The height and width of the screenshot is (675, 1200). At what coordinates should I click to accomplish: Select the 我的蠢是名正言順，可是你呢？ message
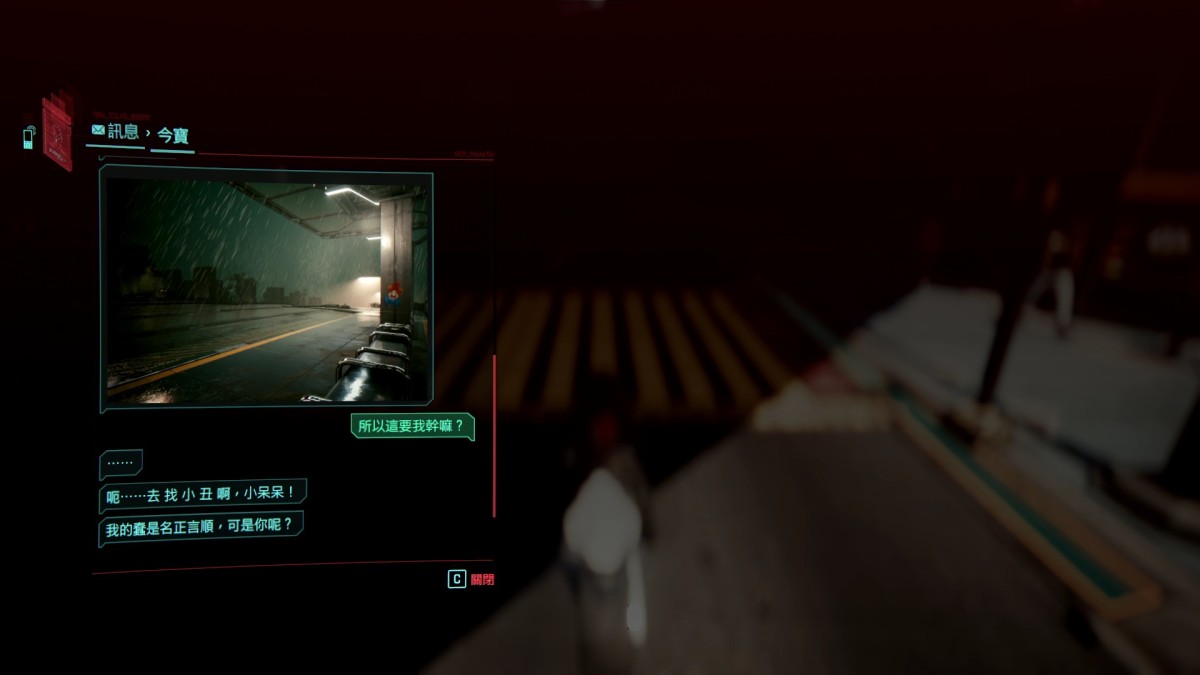pos(201,525)
